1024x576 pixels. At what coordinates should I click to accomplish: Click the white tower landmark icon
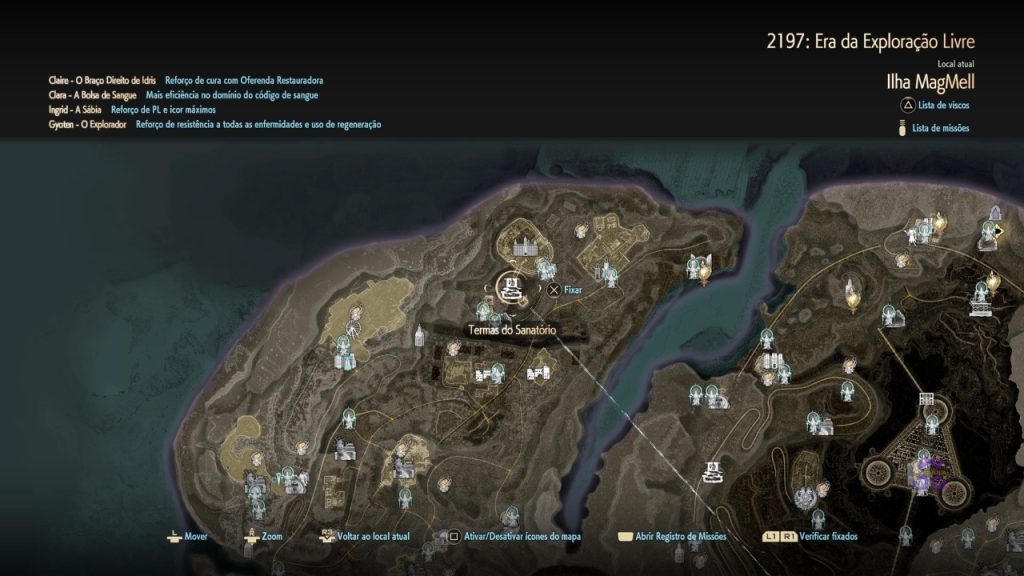click(x=419, y=335)
